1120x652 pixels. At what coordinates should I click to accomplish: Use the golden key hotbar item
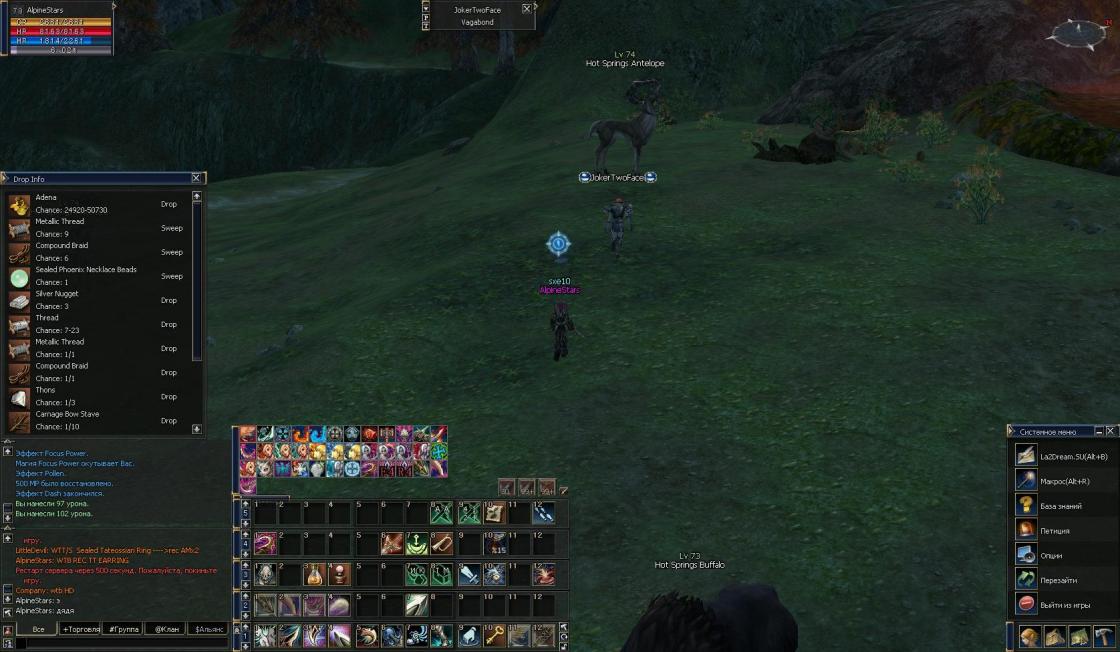click(x=494, y=635)
